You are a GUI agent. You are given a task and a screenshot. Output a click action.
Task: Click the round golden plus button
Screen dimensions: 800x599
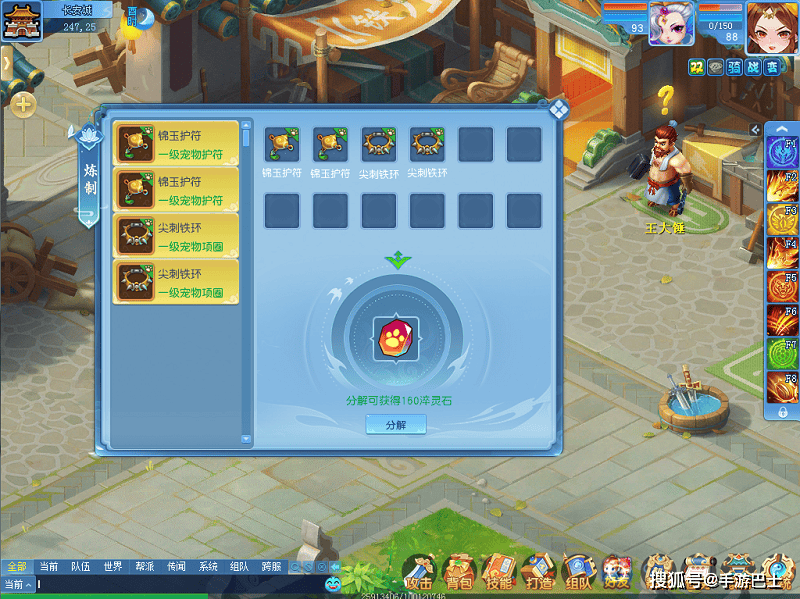[24, 103]
